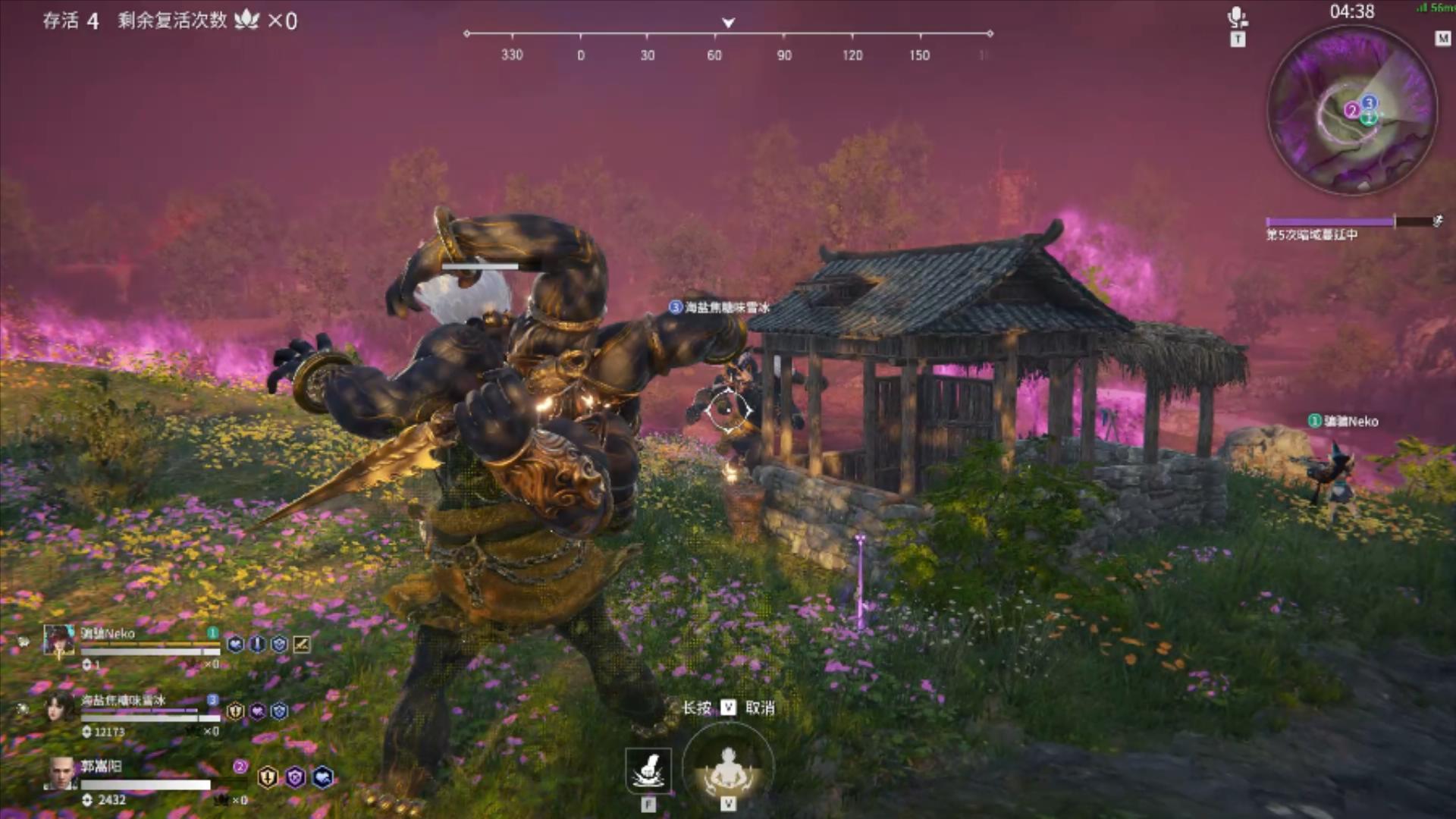The height and width of the screenshot is (819, 1456).
Task: Select teammate Neko's portrait
Action: pyautogui.click(x=58, y=640)
